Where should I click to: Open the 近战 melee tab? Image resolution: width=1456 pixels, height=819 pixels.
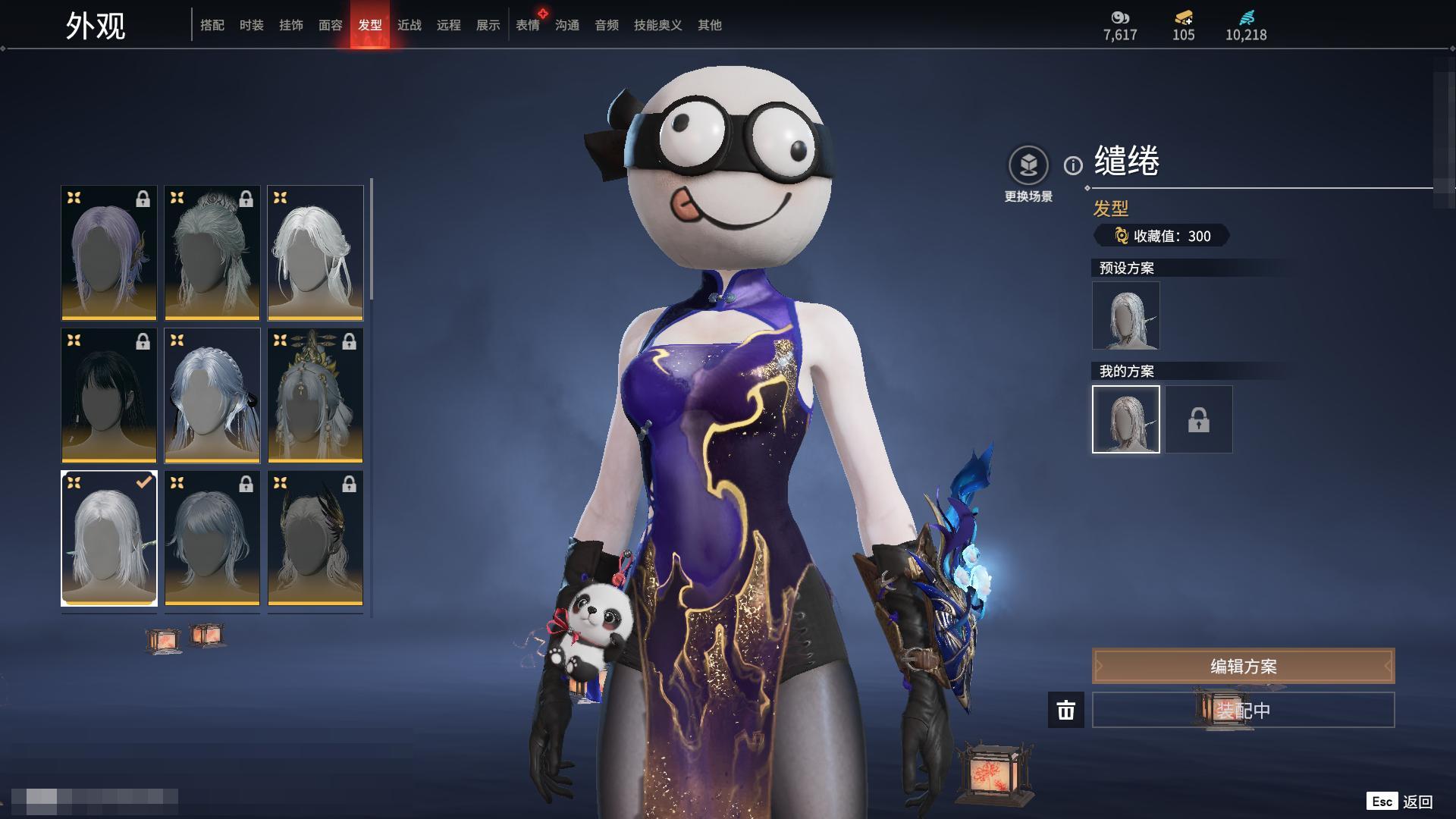pyautogui.click(x=409, y=25)
